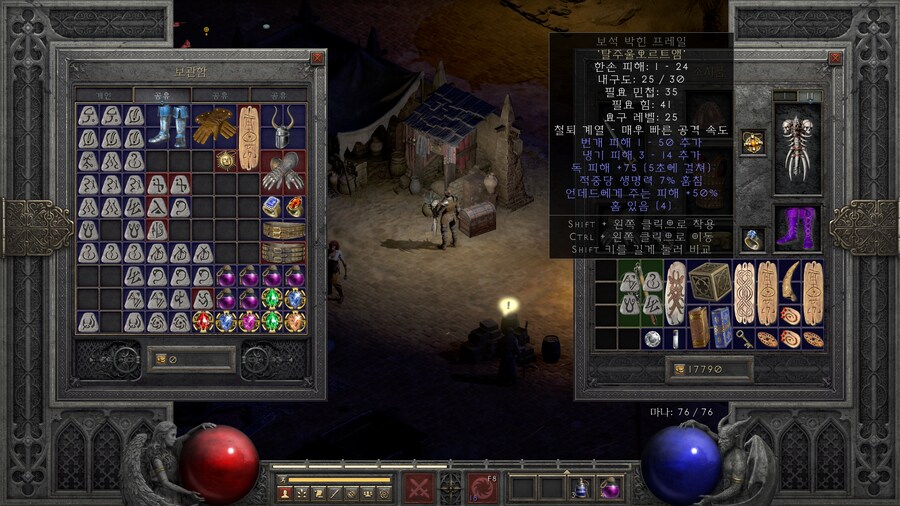The height and width of the screenshot is (506, 900).
Task: Select the horned helmet in the stash
Action: coord(282,126)
